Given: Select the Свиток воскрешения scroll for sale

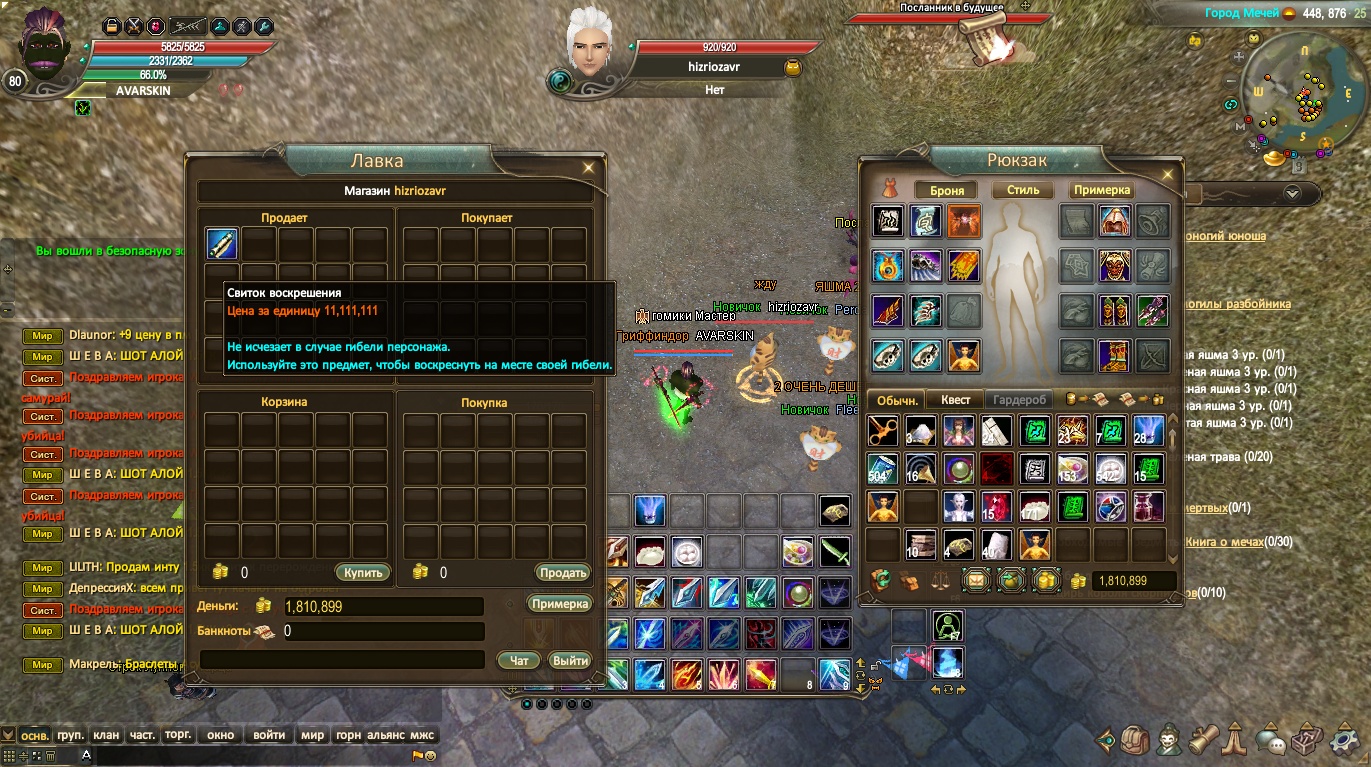Looking at the screenshot, I should [221, 243].
